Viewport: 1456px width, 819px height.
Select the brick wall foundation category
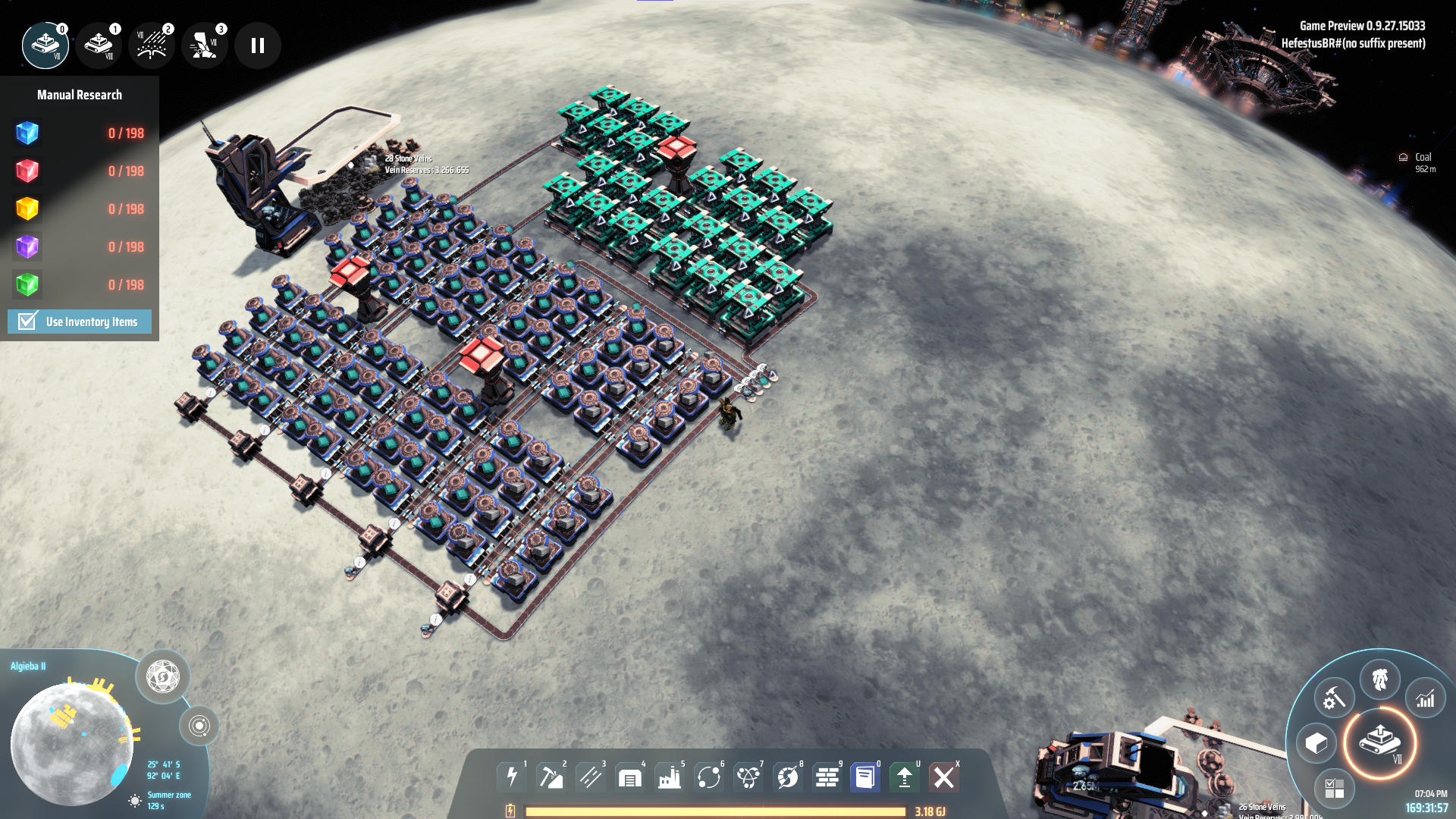click(827, 777)
